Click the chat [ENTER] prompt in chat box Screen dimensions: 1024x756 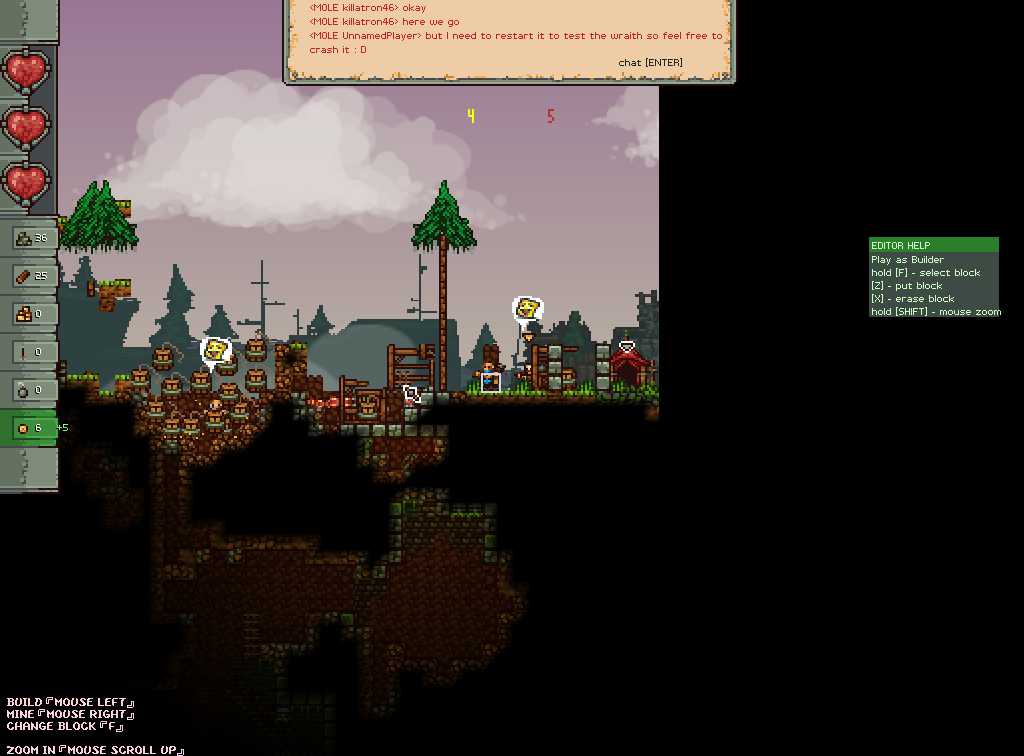point(650,63)
